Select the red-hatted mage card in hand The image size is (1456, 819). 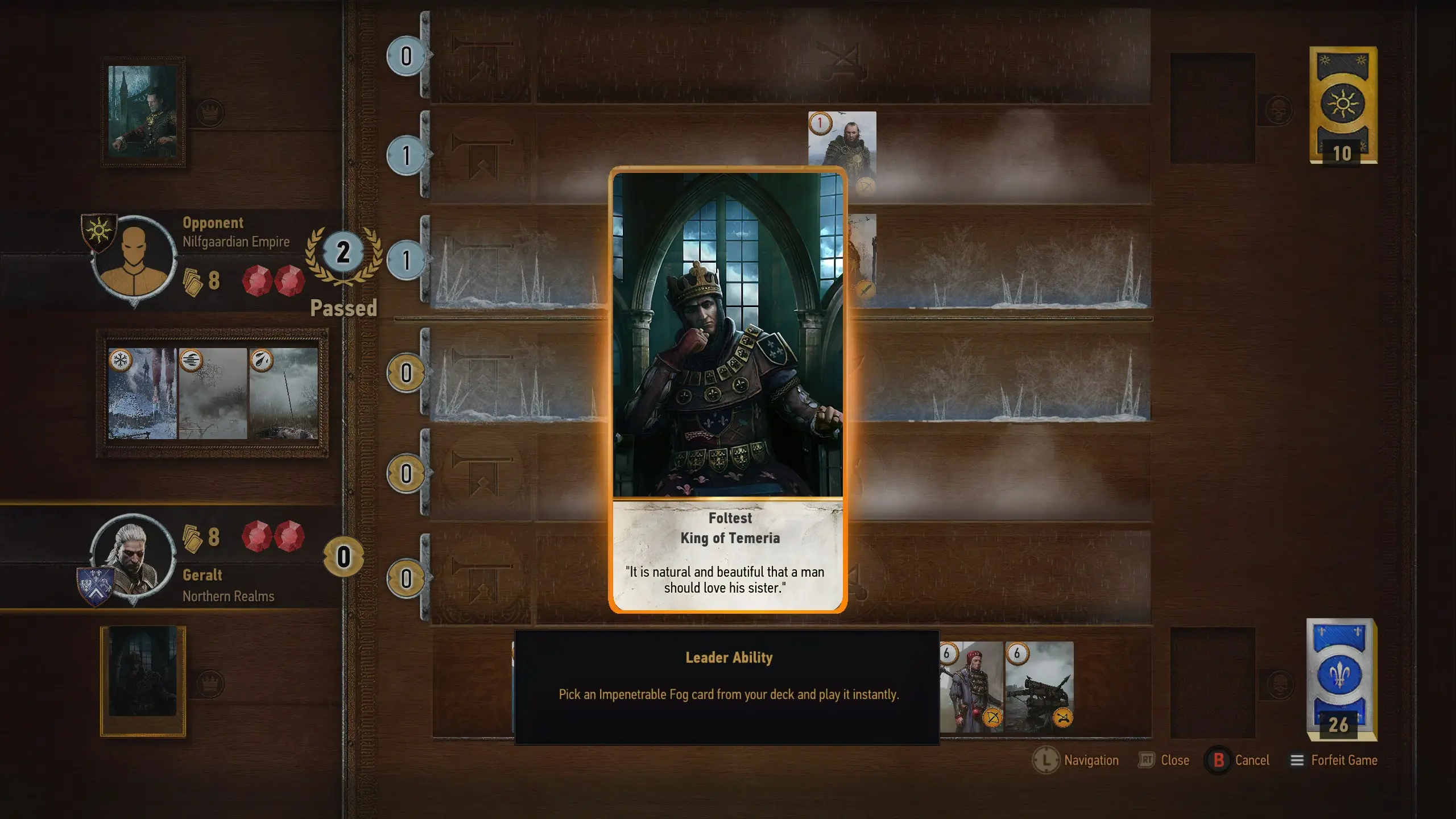(971, 687)
